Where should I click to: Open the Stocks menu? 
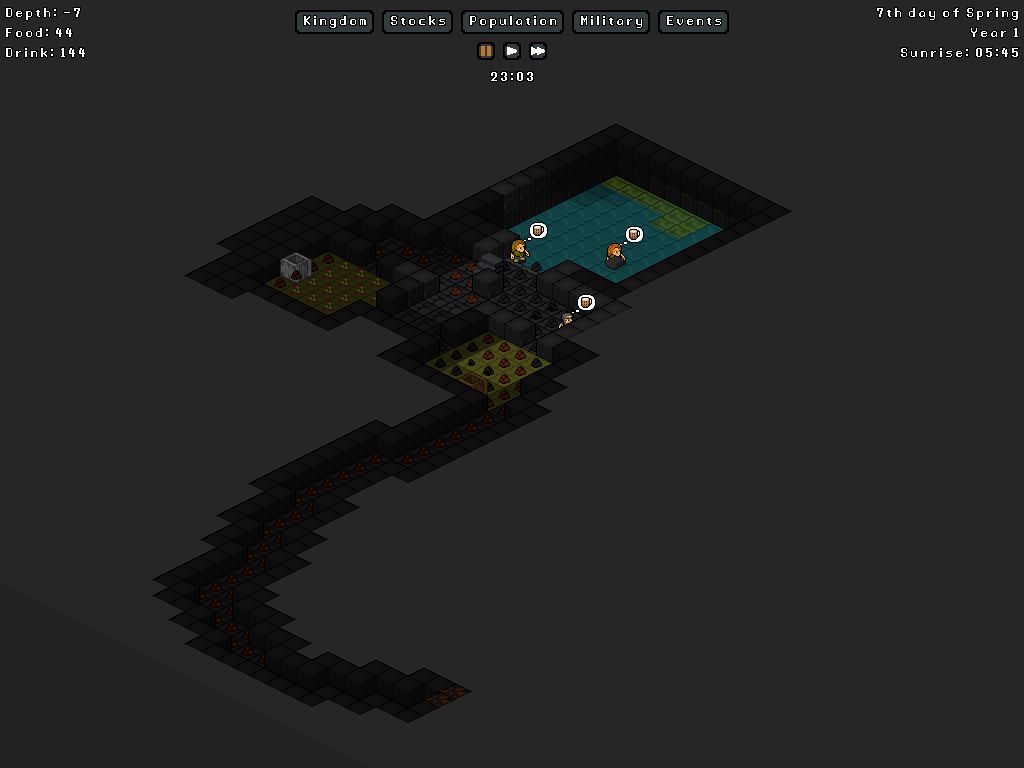point(418,21)
